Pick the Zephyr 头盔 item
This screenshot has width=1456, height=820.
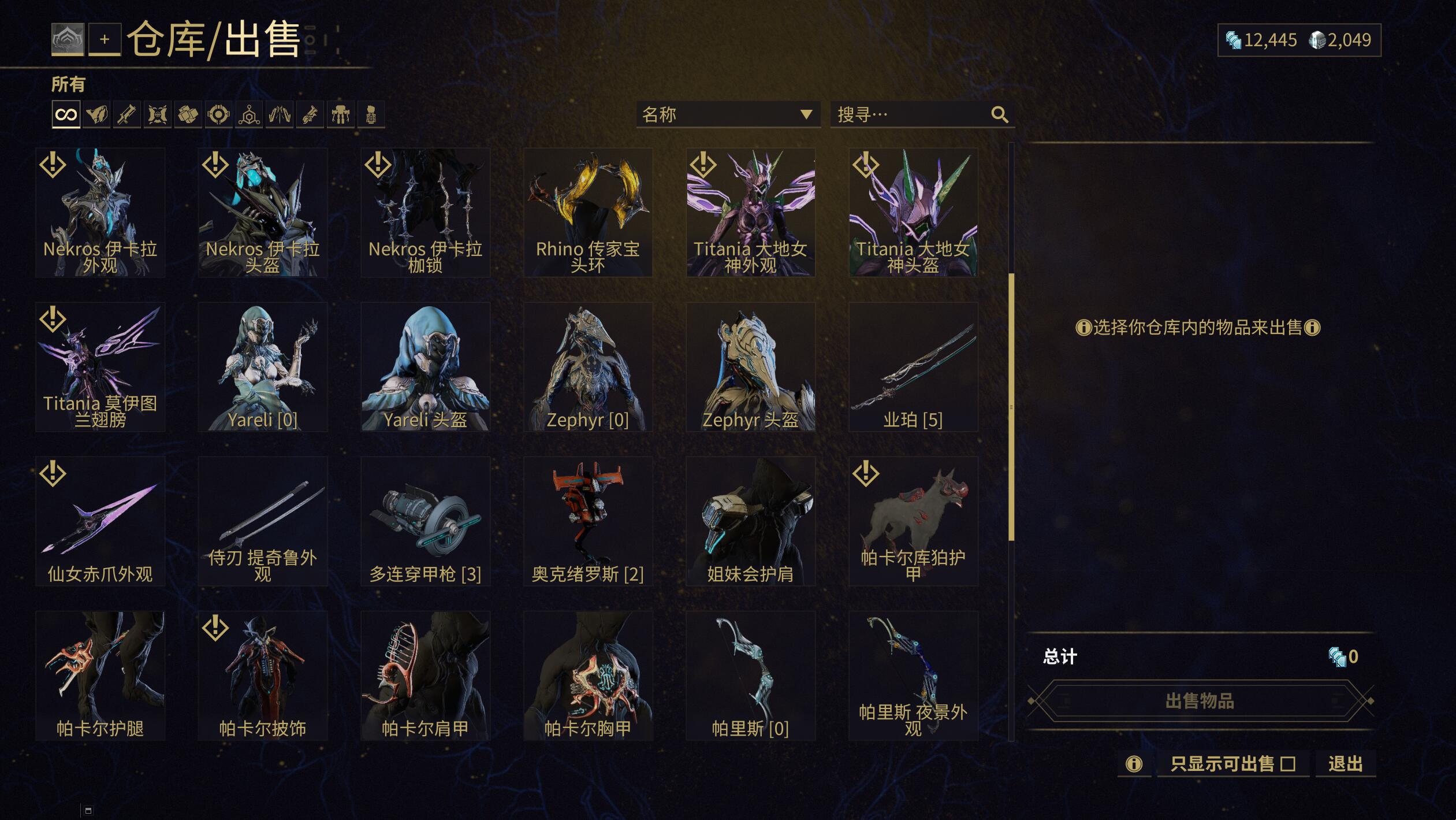coord(750,366)
